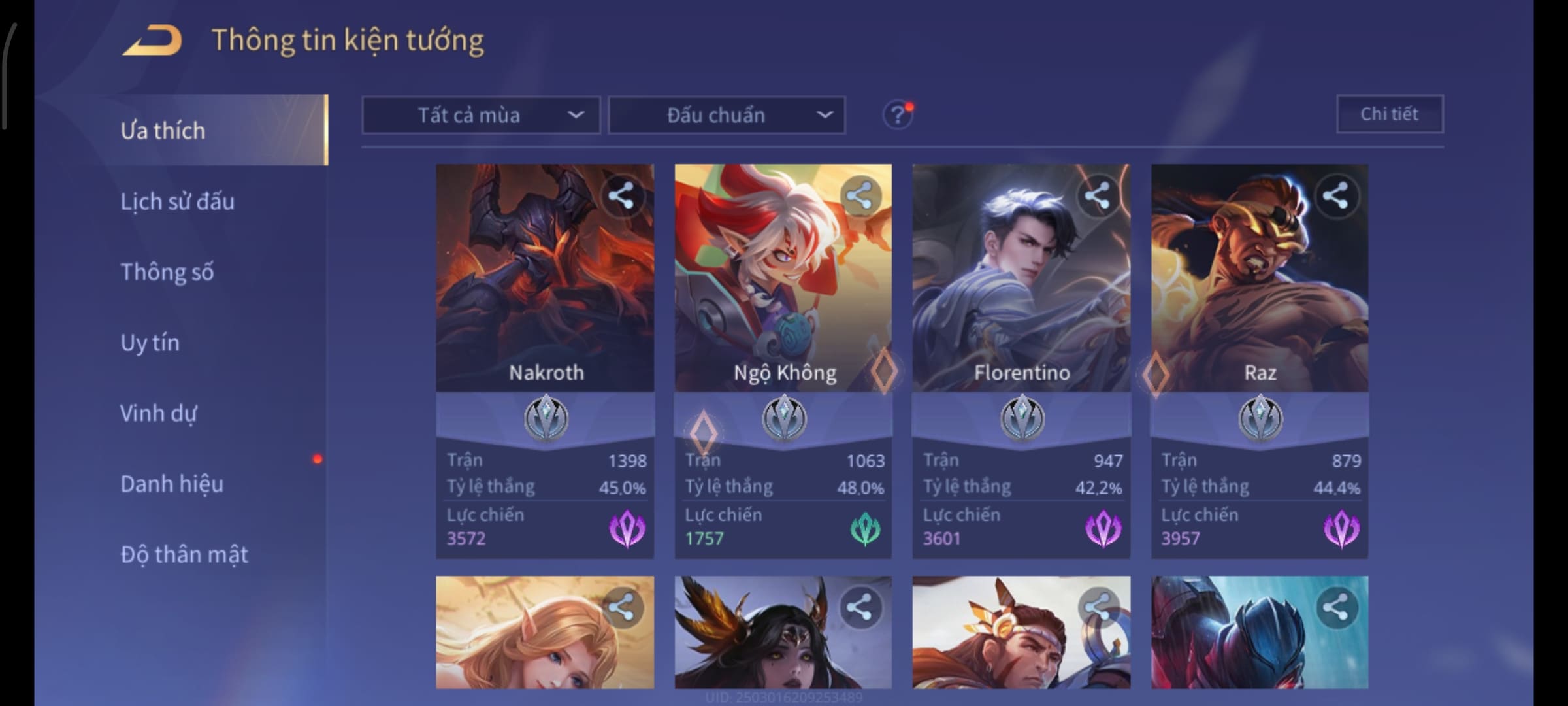This screenshot has height=706, width=1568.
Task: Click the question mark help icon
Action: pyautogui.click(x=897, y=116)
